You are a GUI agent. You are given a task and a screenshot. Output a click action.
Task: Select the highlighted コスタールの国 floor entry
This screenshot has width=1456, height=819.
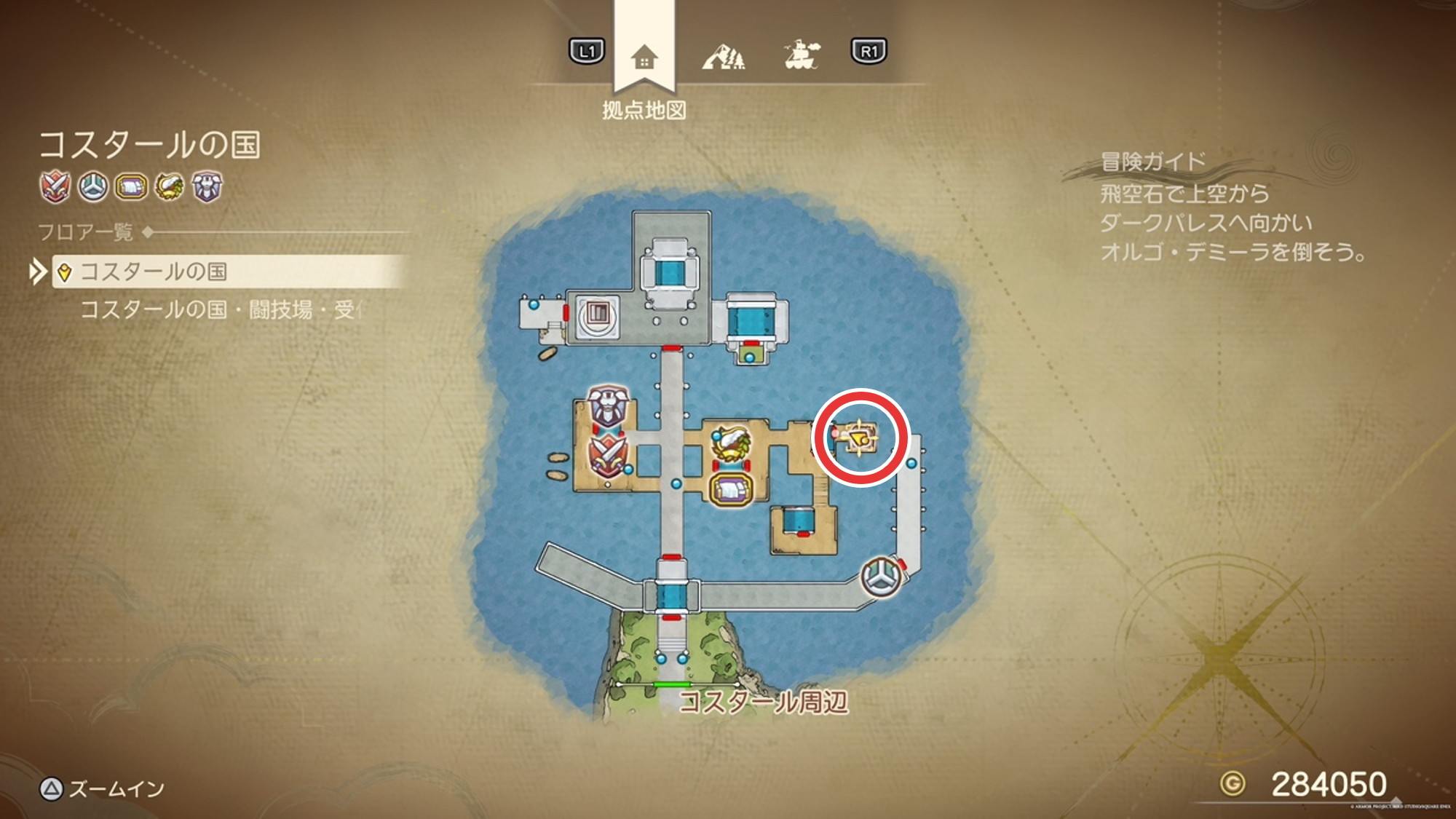point(153,272)
